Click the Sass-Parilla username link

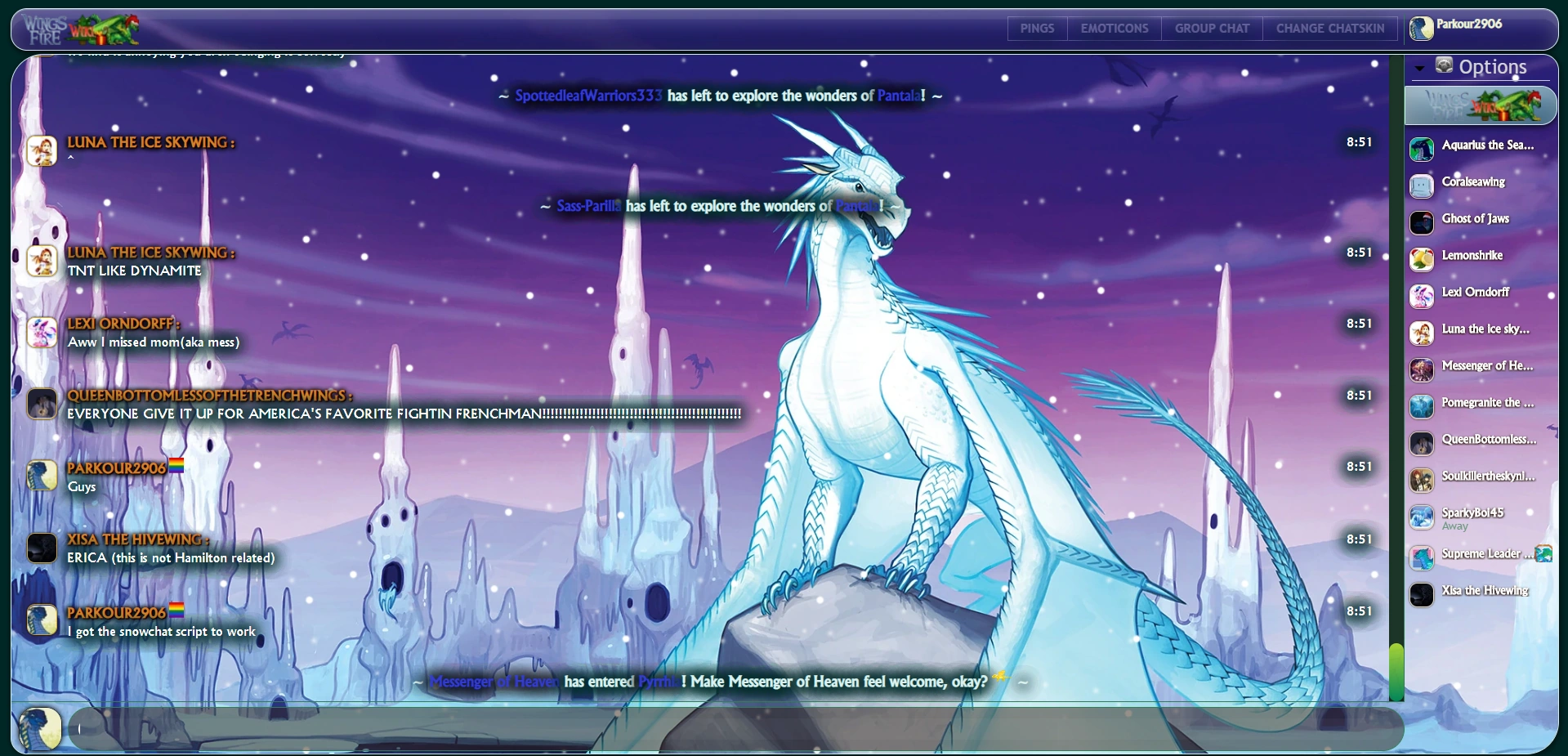click(588, 206)
